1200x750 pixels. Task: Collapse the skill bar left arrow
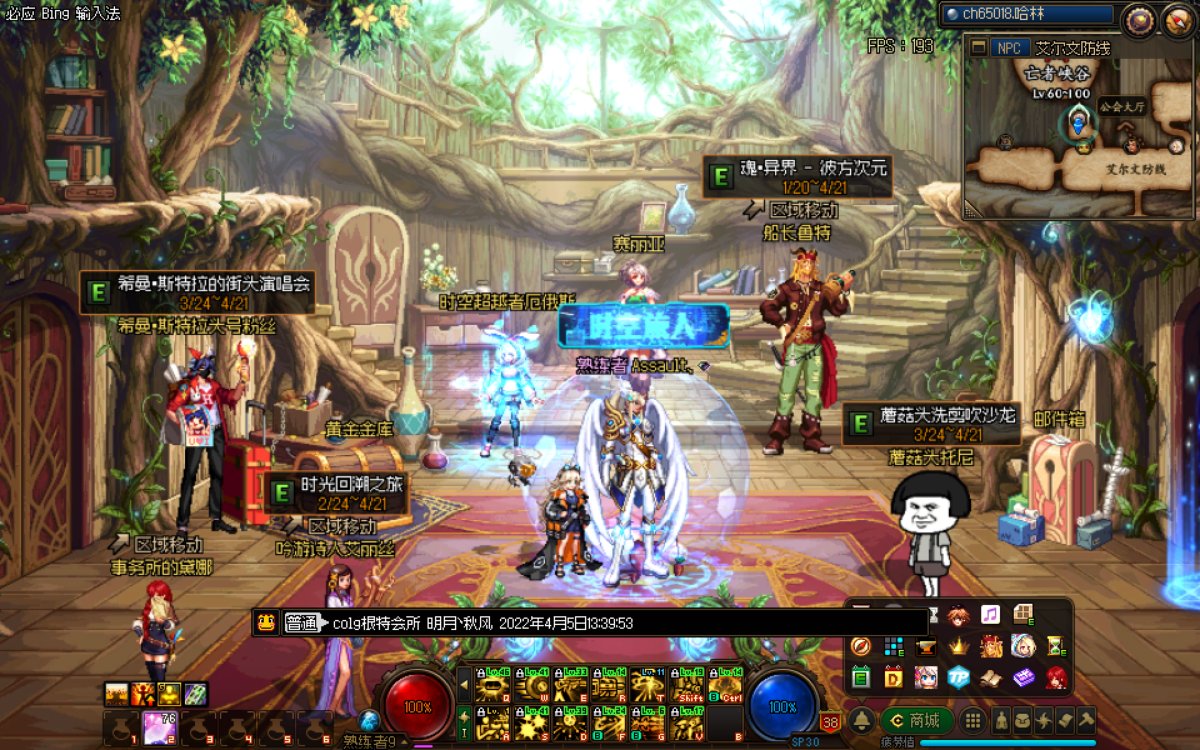(x=464, y=685)
